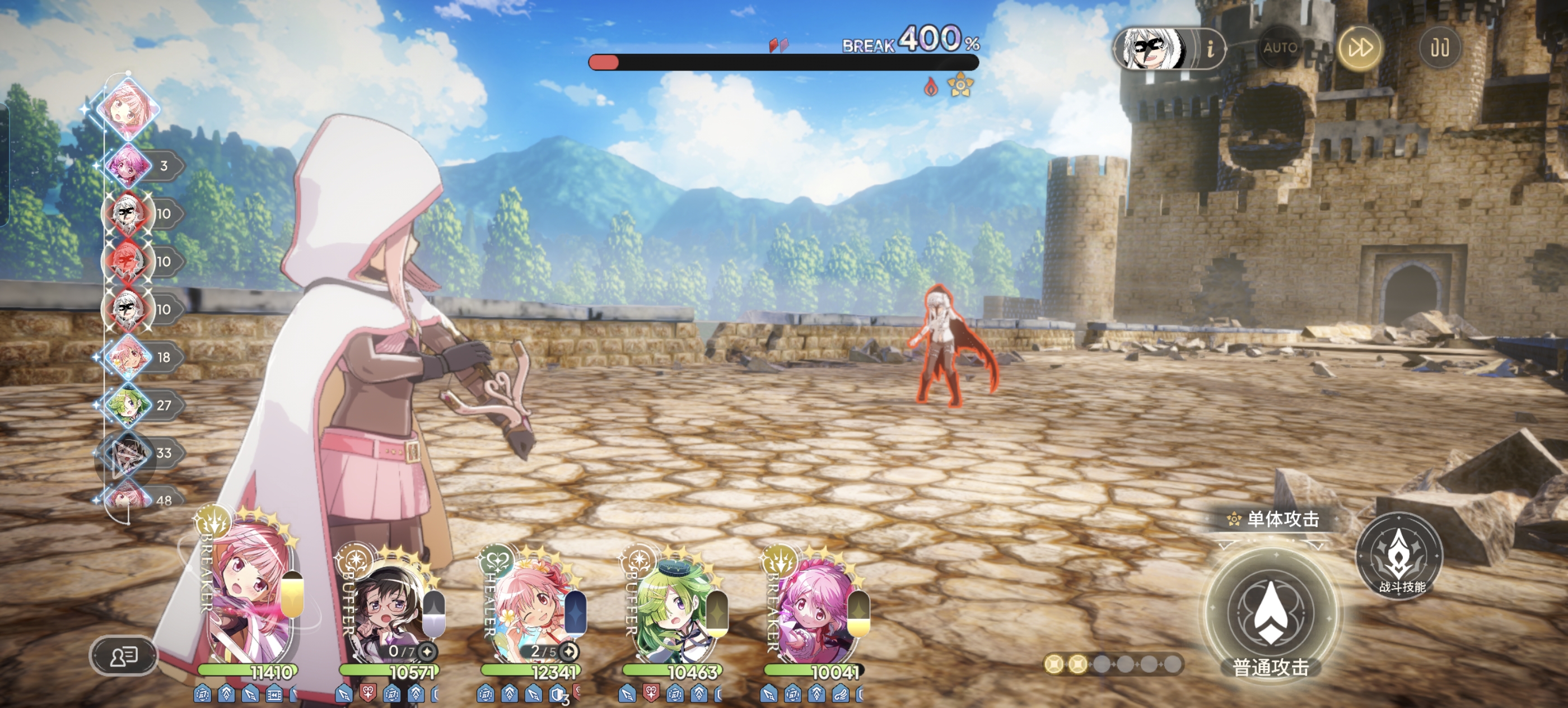Viewport: 1568px width, 708px height.
Task: Activate the fast-forward speed button
Action: click(1359, 48)
